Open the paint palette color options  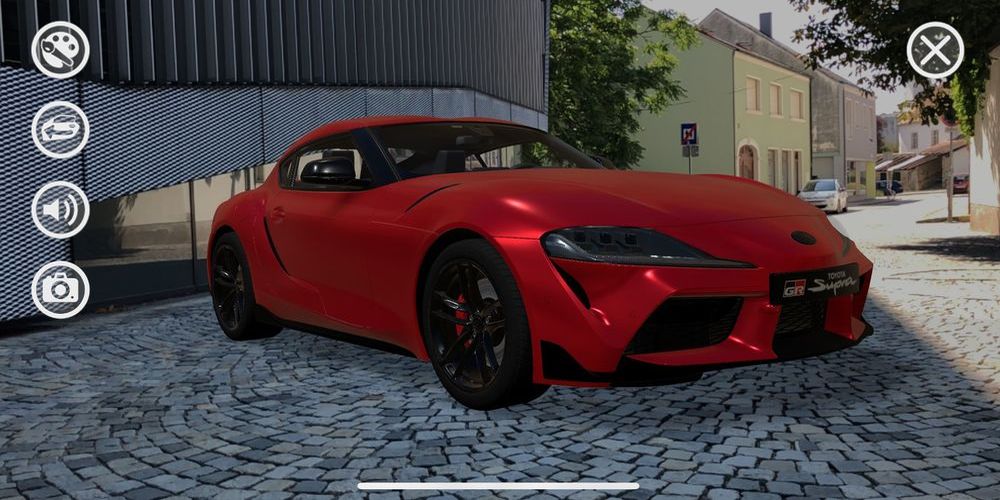click(x=60, y=50)
